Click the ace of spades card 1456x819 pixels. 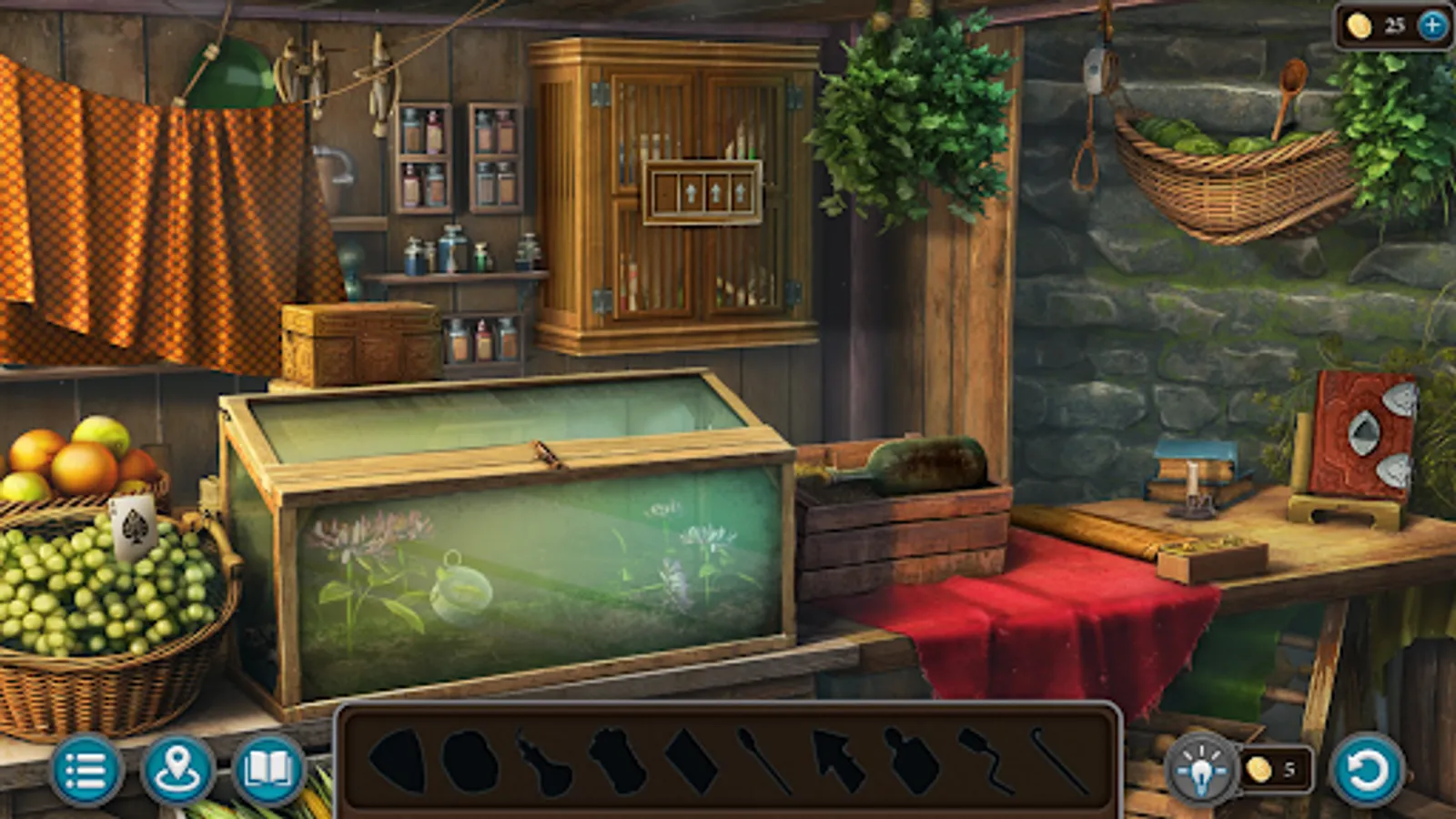[x=133, y=529]
